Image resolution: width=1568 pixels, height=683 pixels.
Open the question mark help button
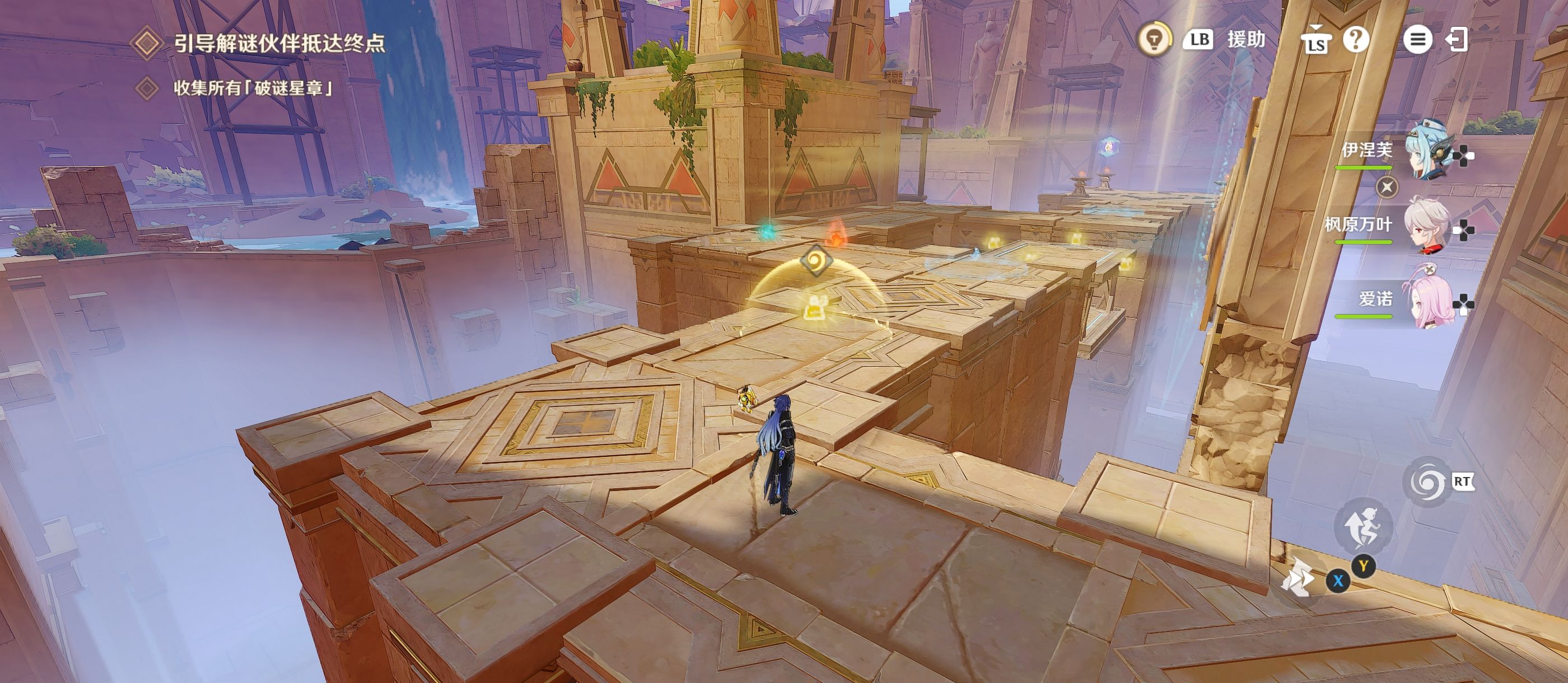(1356, 40)
